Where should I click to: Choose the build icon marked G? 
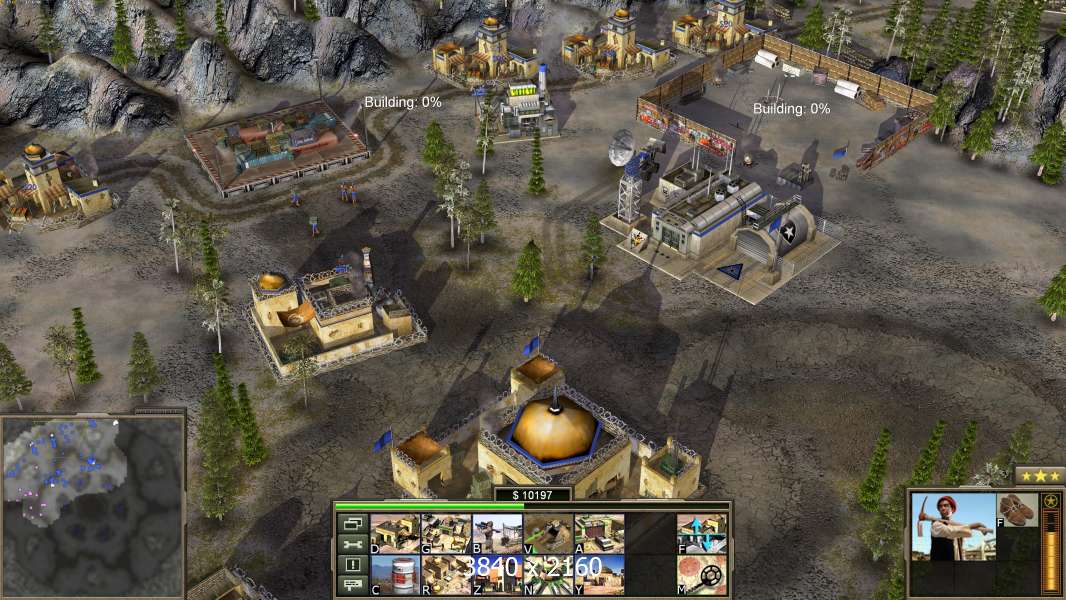446,533
